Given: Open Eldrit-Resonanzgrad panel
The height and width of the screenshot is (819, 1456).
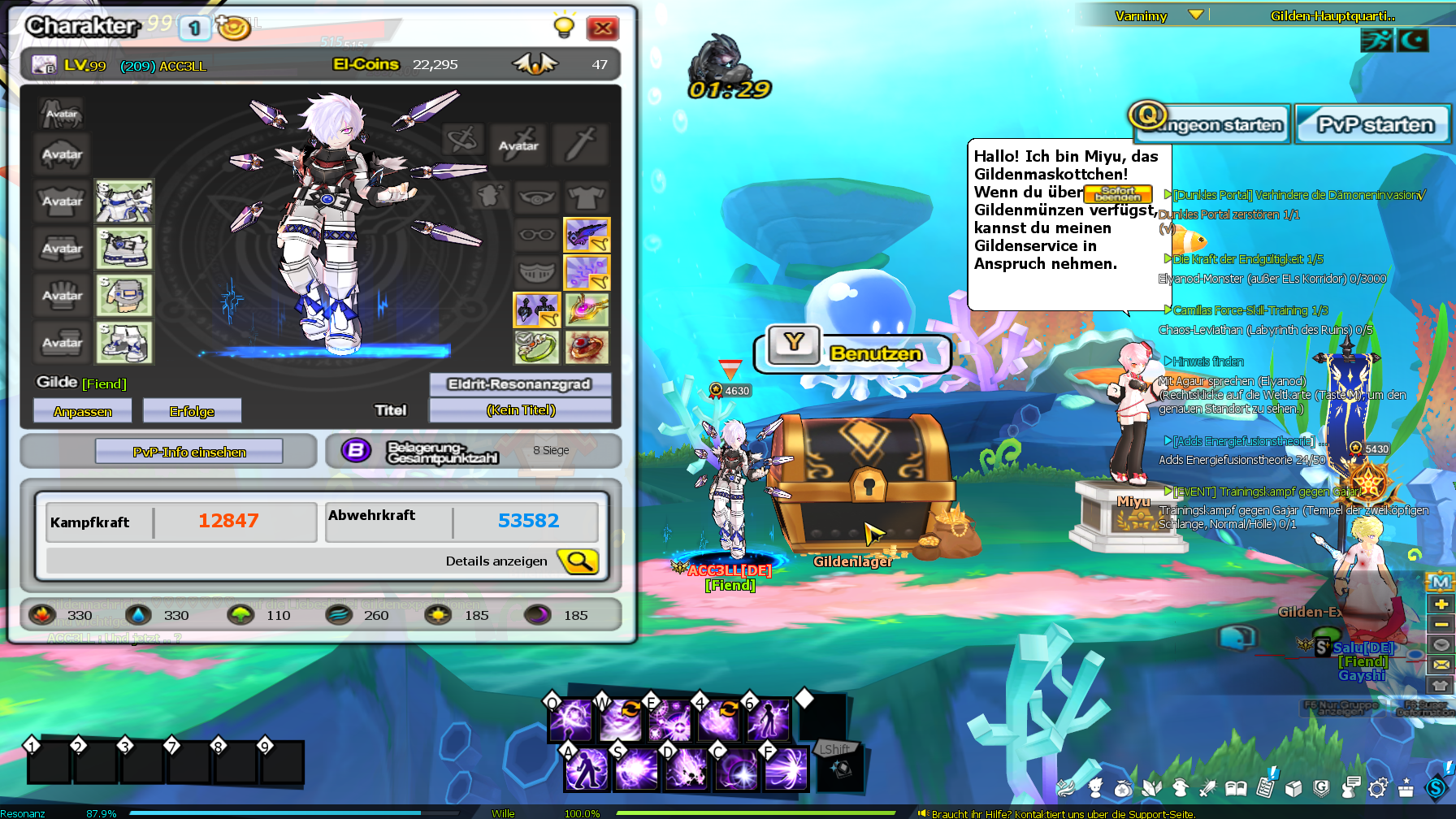Looking at the screenshot, I should (x=519, y=384).
